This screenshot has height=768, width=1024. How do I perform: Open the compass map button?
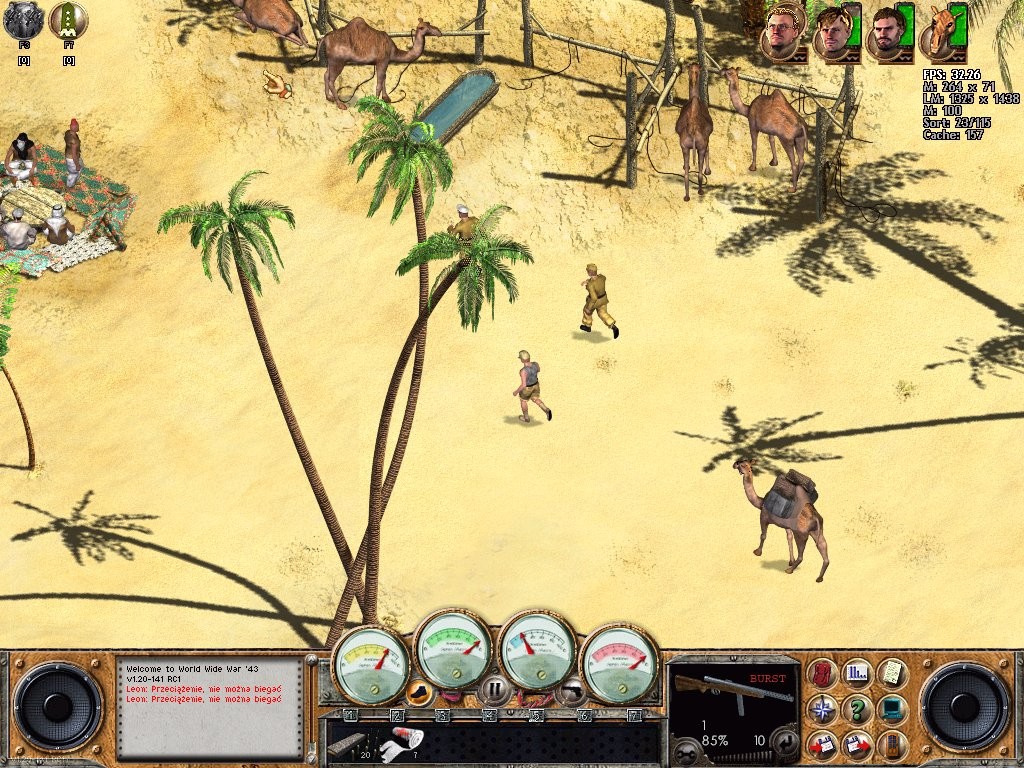pyautogui.click(x=821, y=710)
